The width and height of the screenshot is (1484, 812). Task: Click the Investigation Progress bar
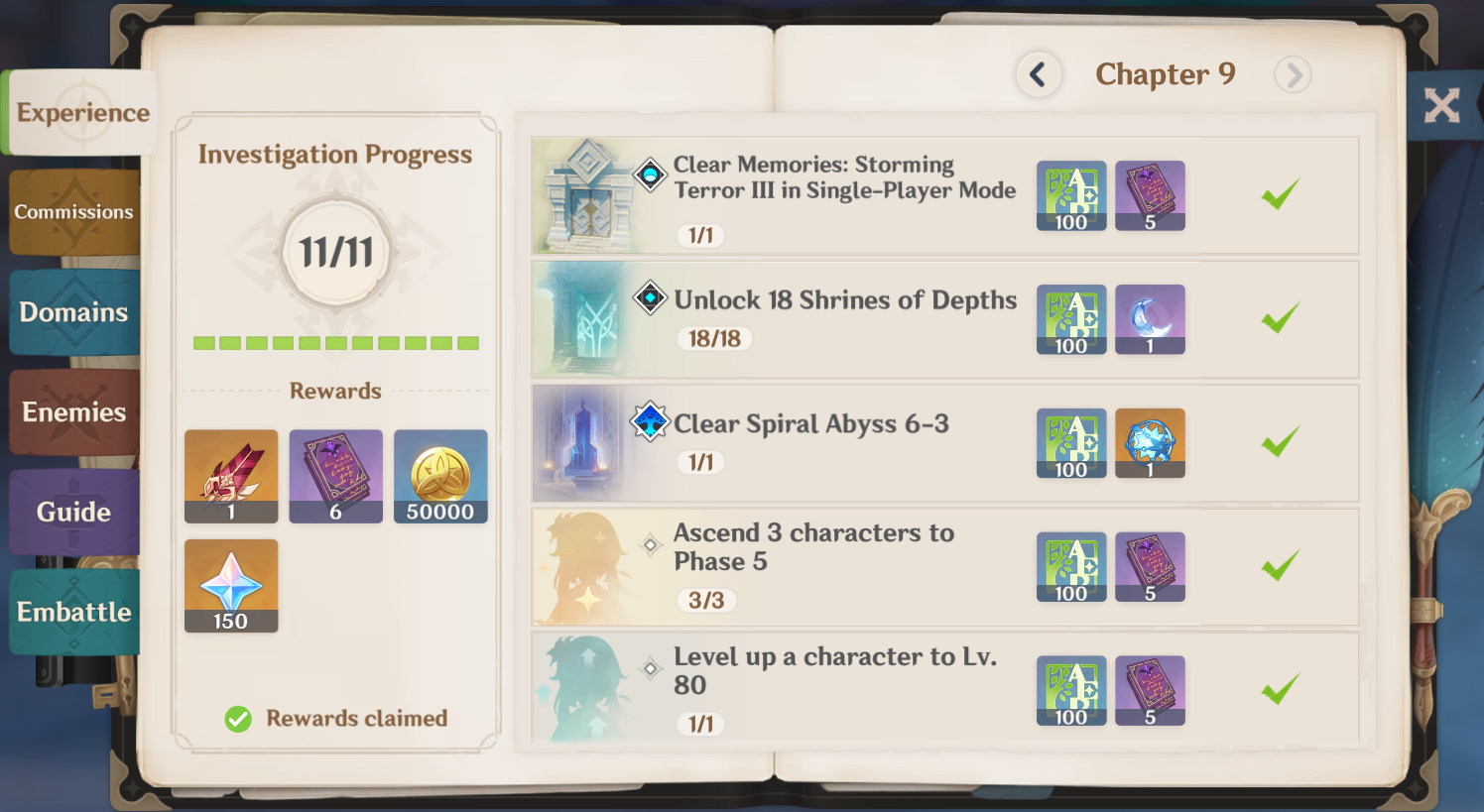point(335,343)
